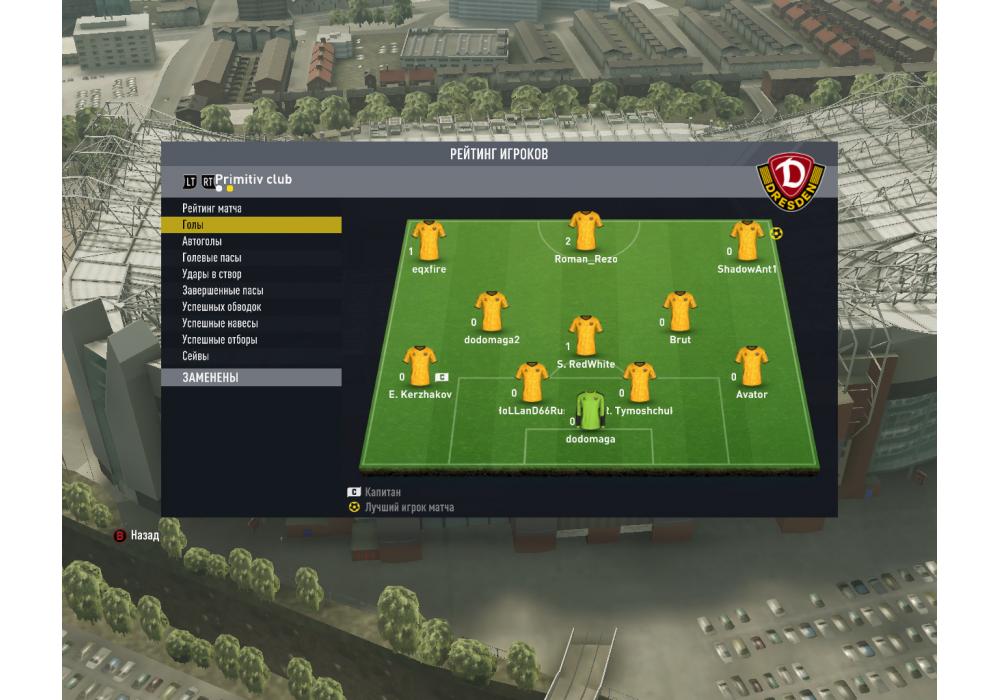Choose the Успешных обводок entry

tap(221, 307)
